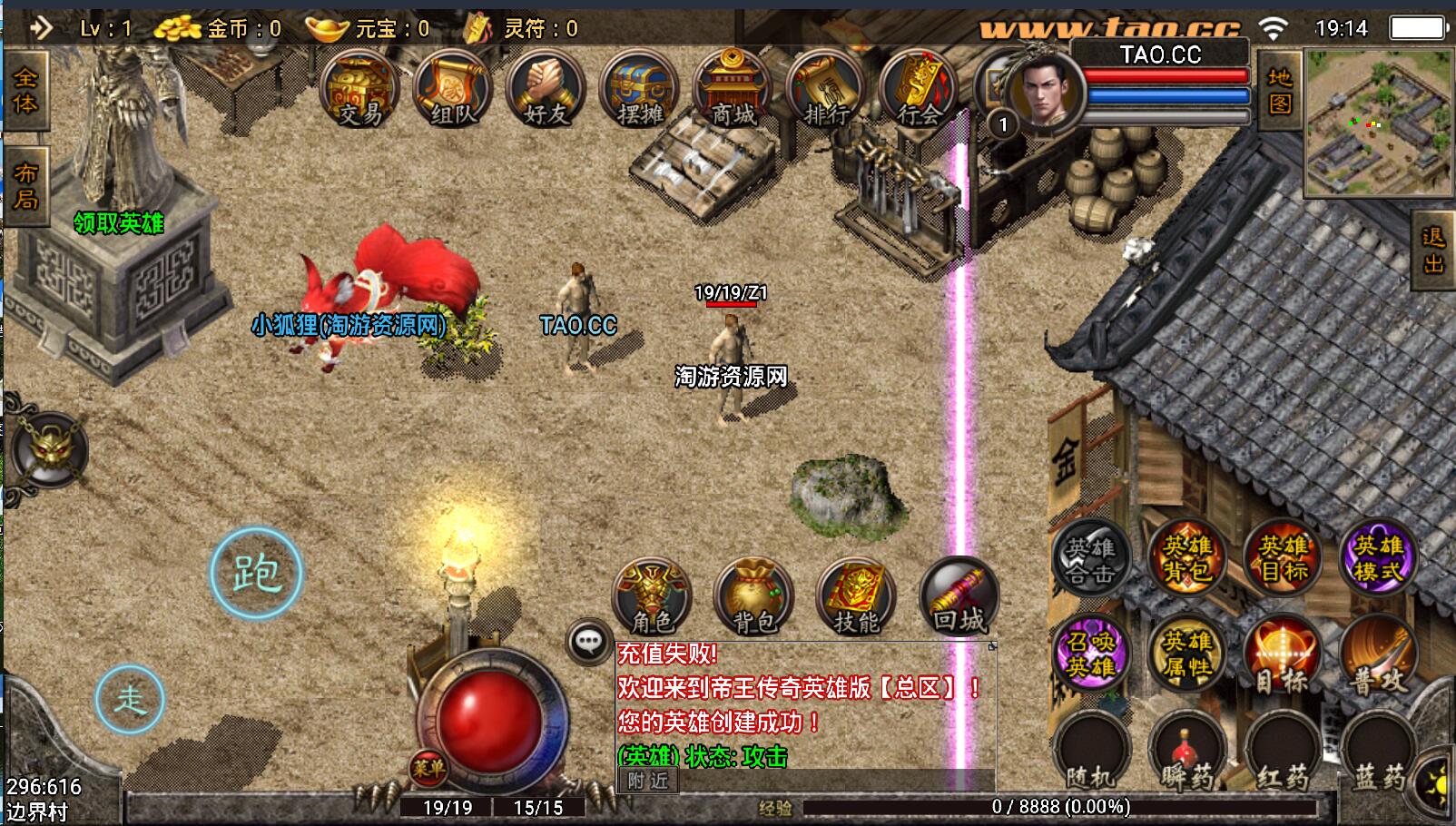Image resolution: width=1456 pixels, height=826 pixels.
Task: View the 排行 rankings
Action: 826,90
